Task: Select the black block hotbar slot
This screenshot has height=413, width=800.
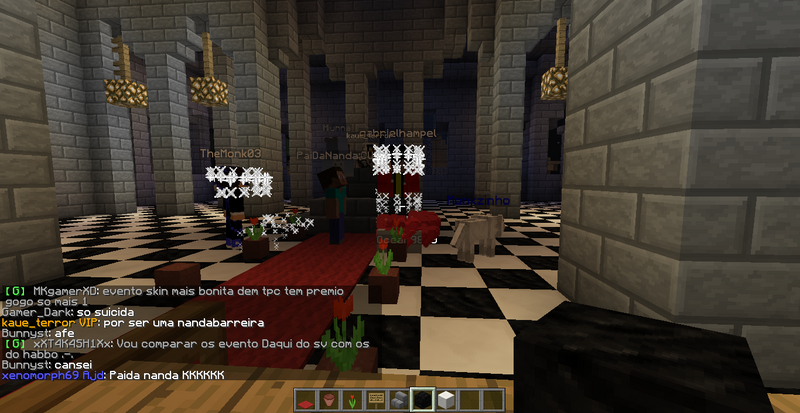Action: [424, 401]
